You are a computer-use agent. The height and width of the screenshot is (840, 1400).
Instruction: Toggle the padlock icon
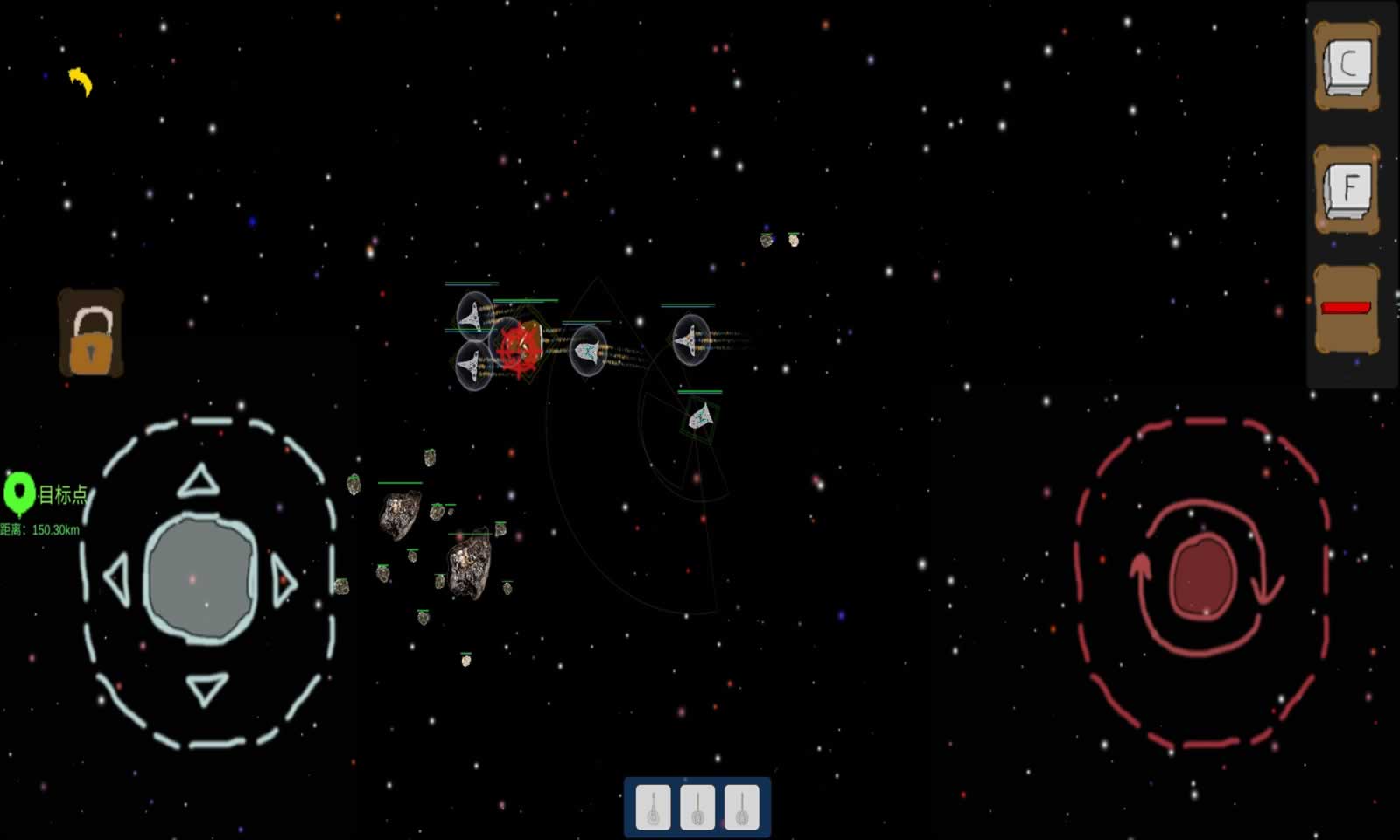pyautogui.click(x=91, y=334)
